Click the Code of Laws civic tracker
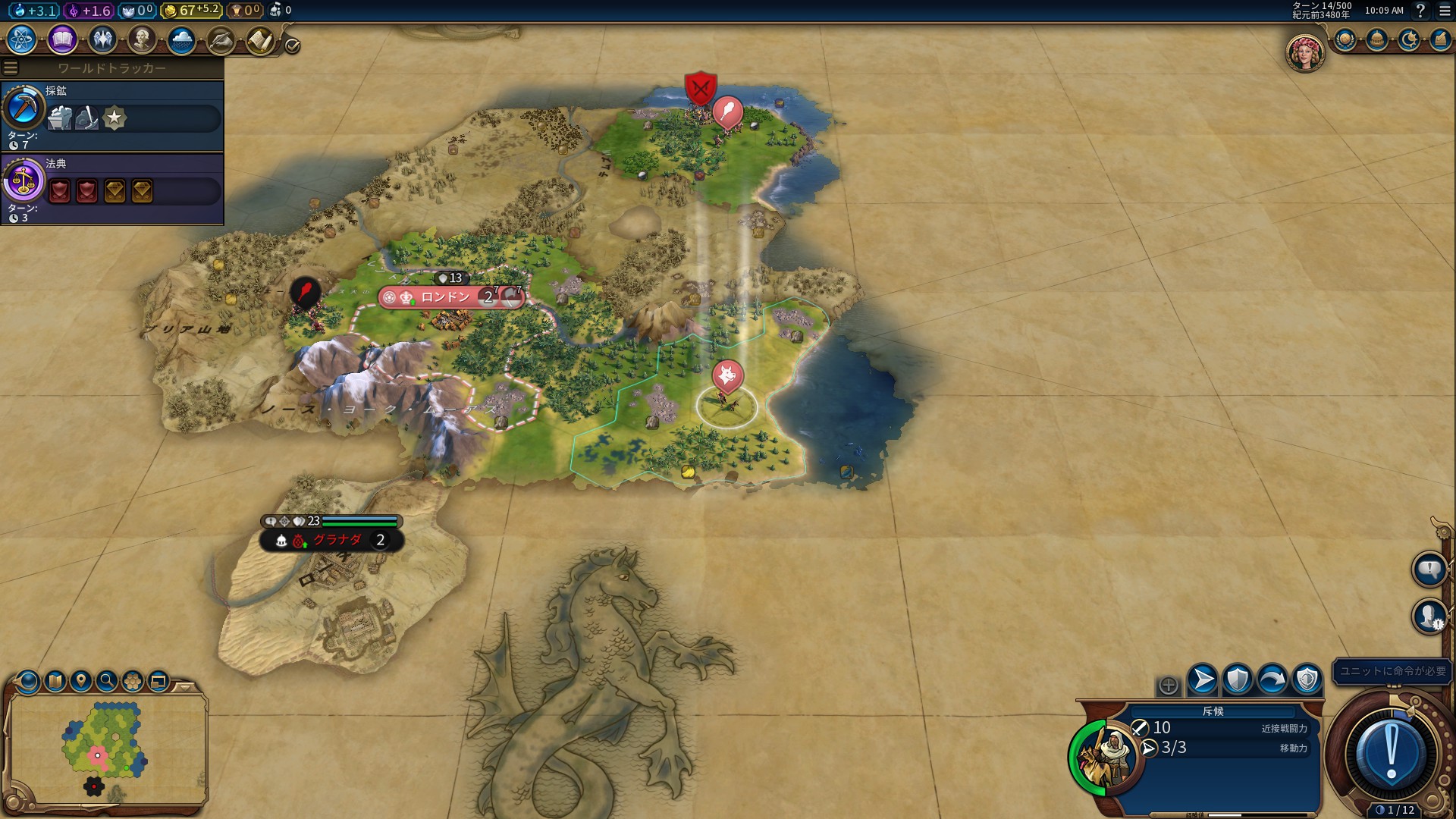Screen dimensions: 1456x819 point(112,188)
